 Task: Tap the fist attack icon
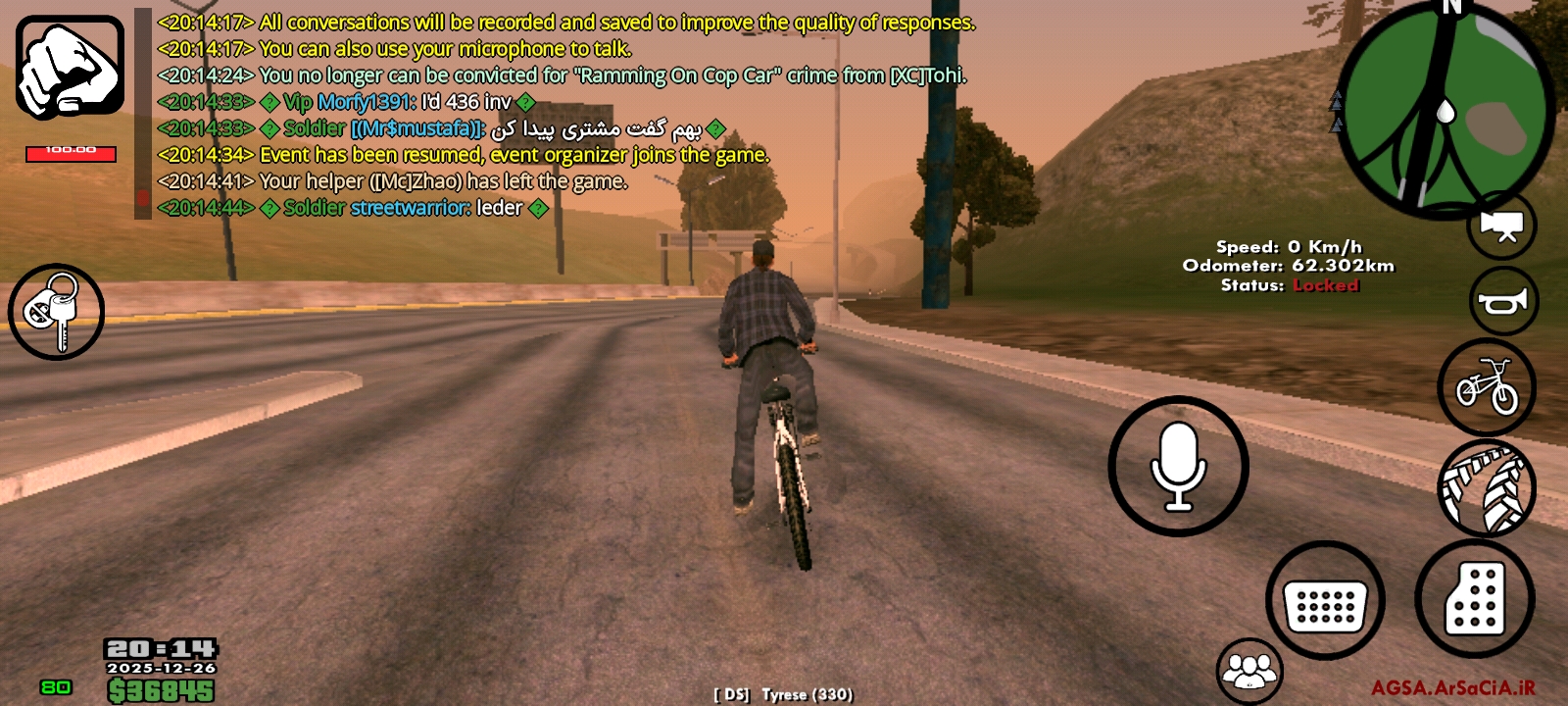coord(67,62)
